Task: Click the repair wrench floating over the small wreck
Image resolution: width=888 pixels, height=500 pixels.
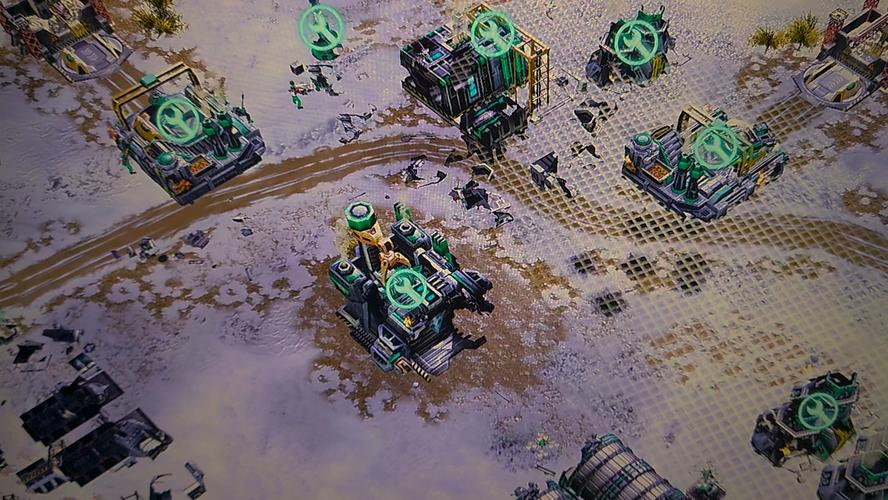Action: (x=322, y=27)
